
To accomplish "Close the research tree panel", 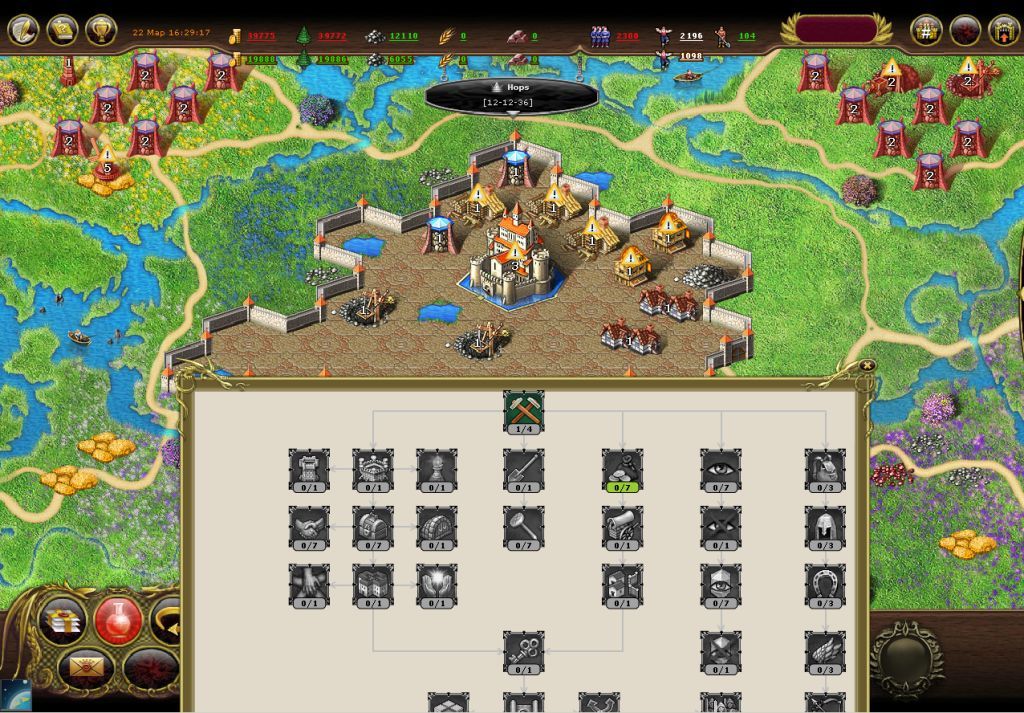I will pos(867,366).
